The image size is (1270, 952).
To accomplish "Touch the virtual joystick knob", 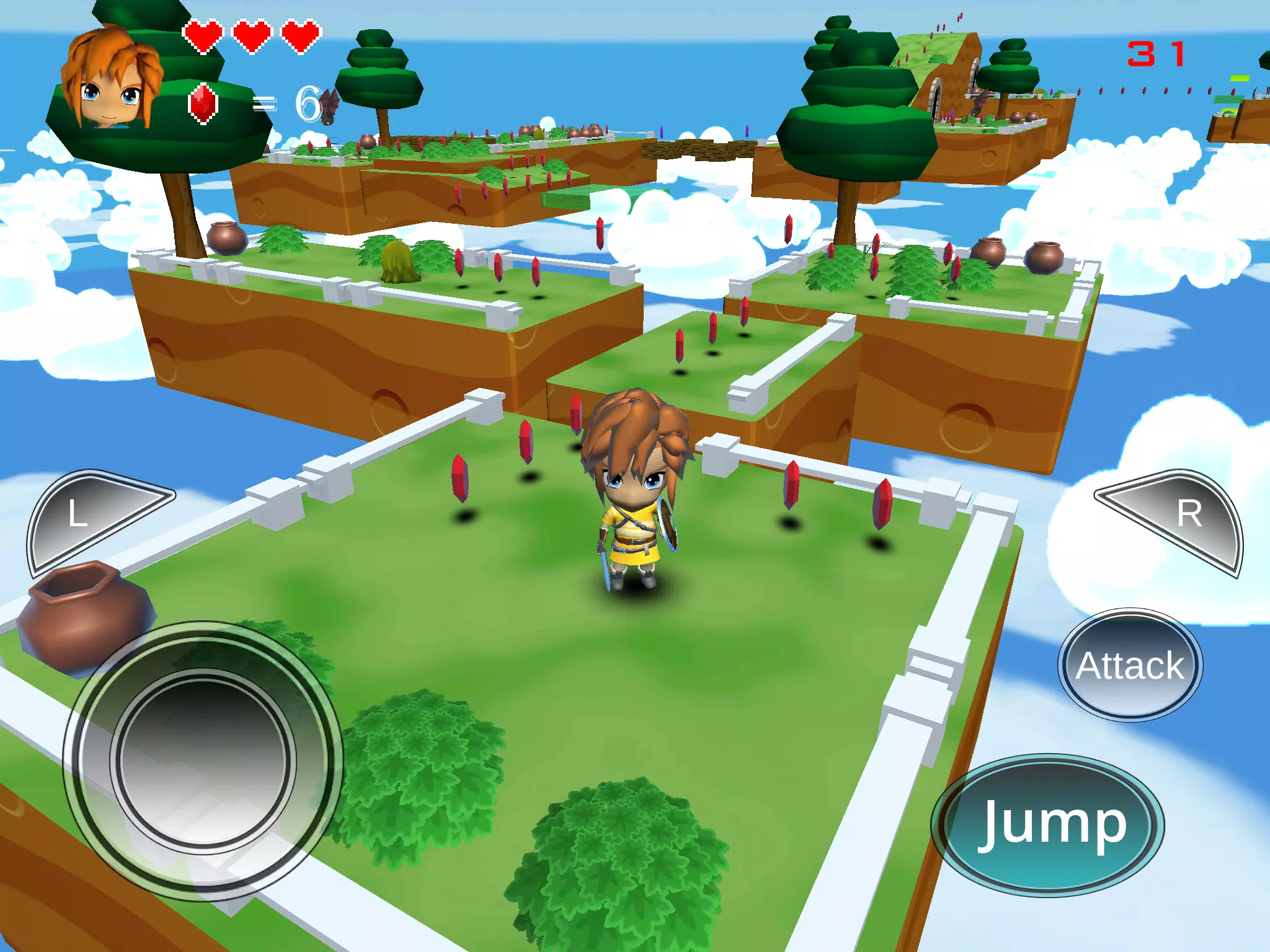I will click(203, 760).
